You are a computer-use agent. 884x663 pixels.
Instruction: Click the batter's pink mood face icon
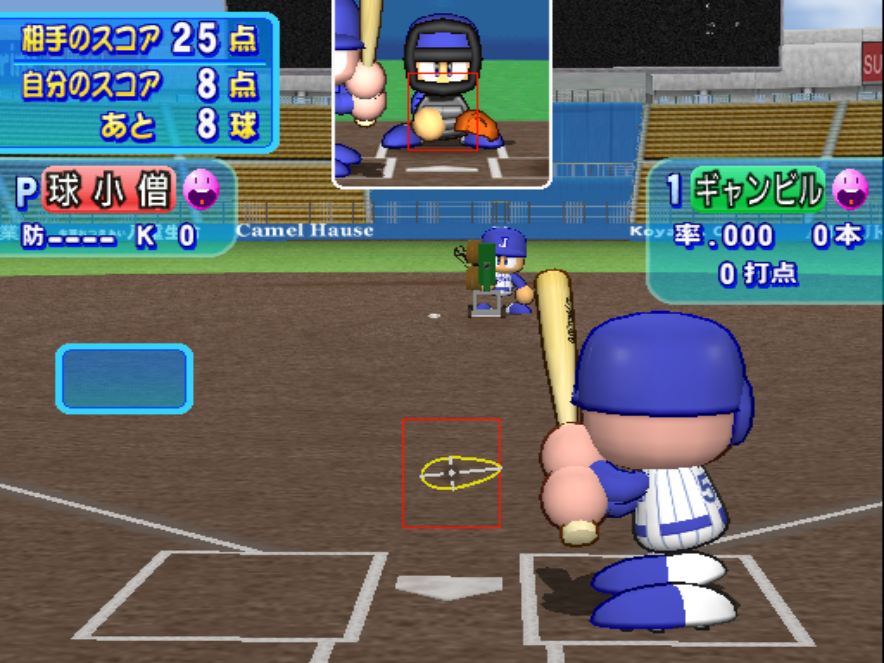[850, 188]
